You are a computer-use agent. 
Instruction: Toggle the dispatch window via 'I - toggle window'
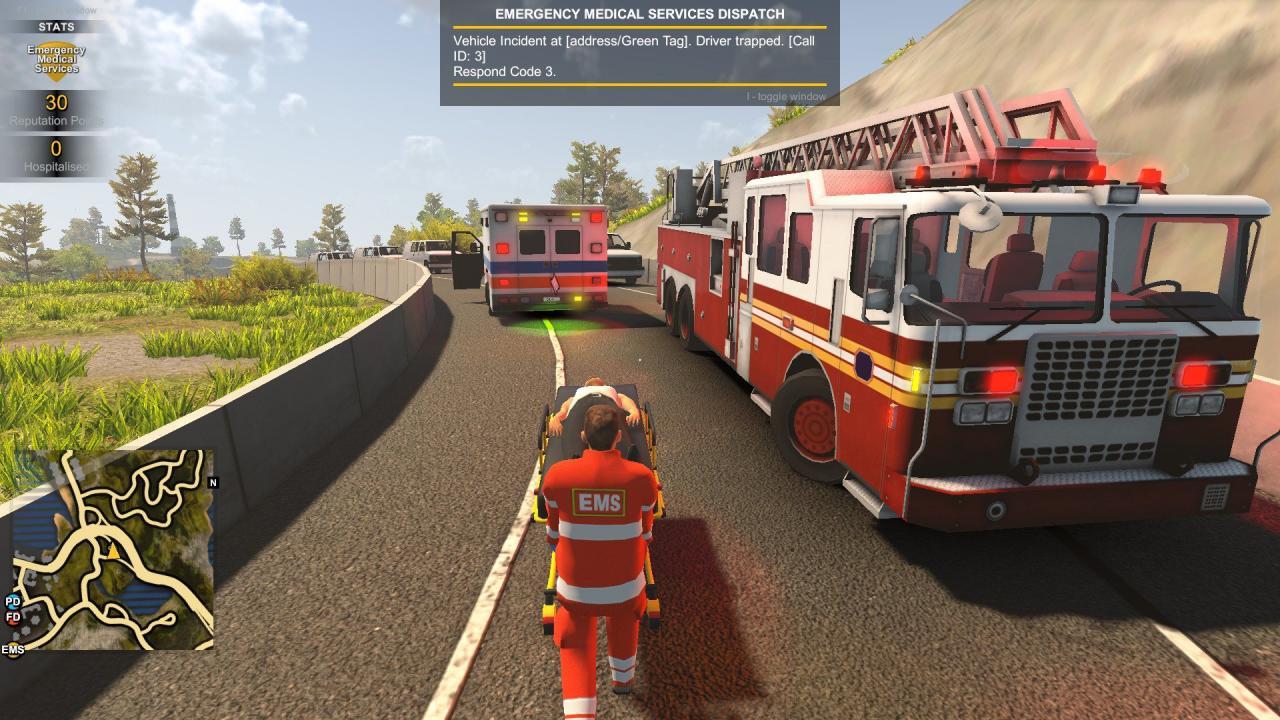tap(785, 96)
